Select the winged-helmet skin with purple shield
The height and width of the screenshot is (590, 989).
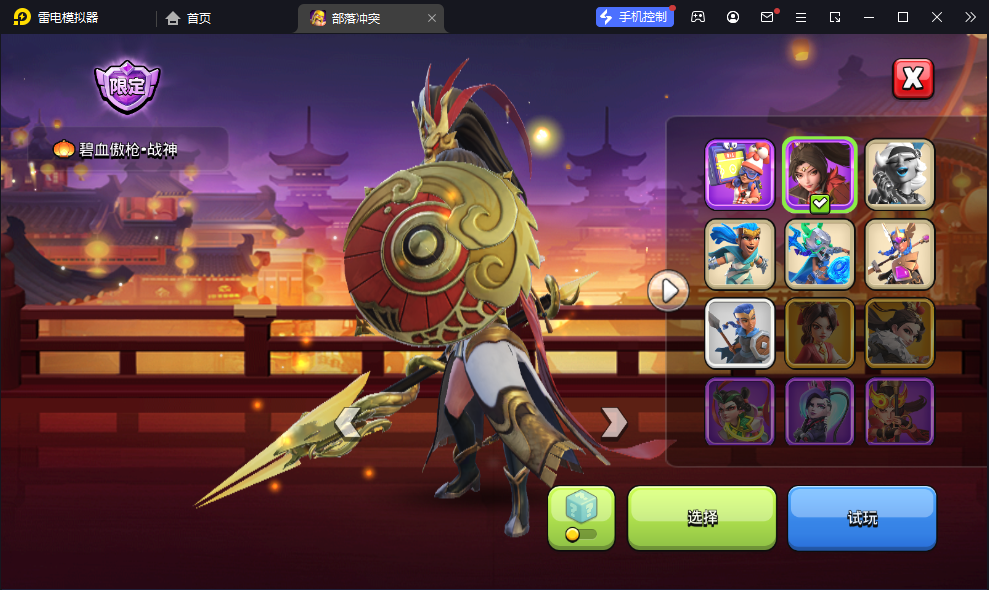[x=899, y=254]
